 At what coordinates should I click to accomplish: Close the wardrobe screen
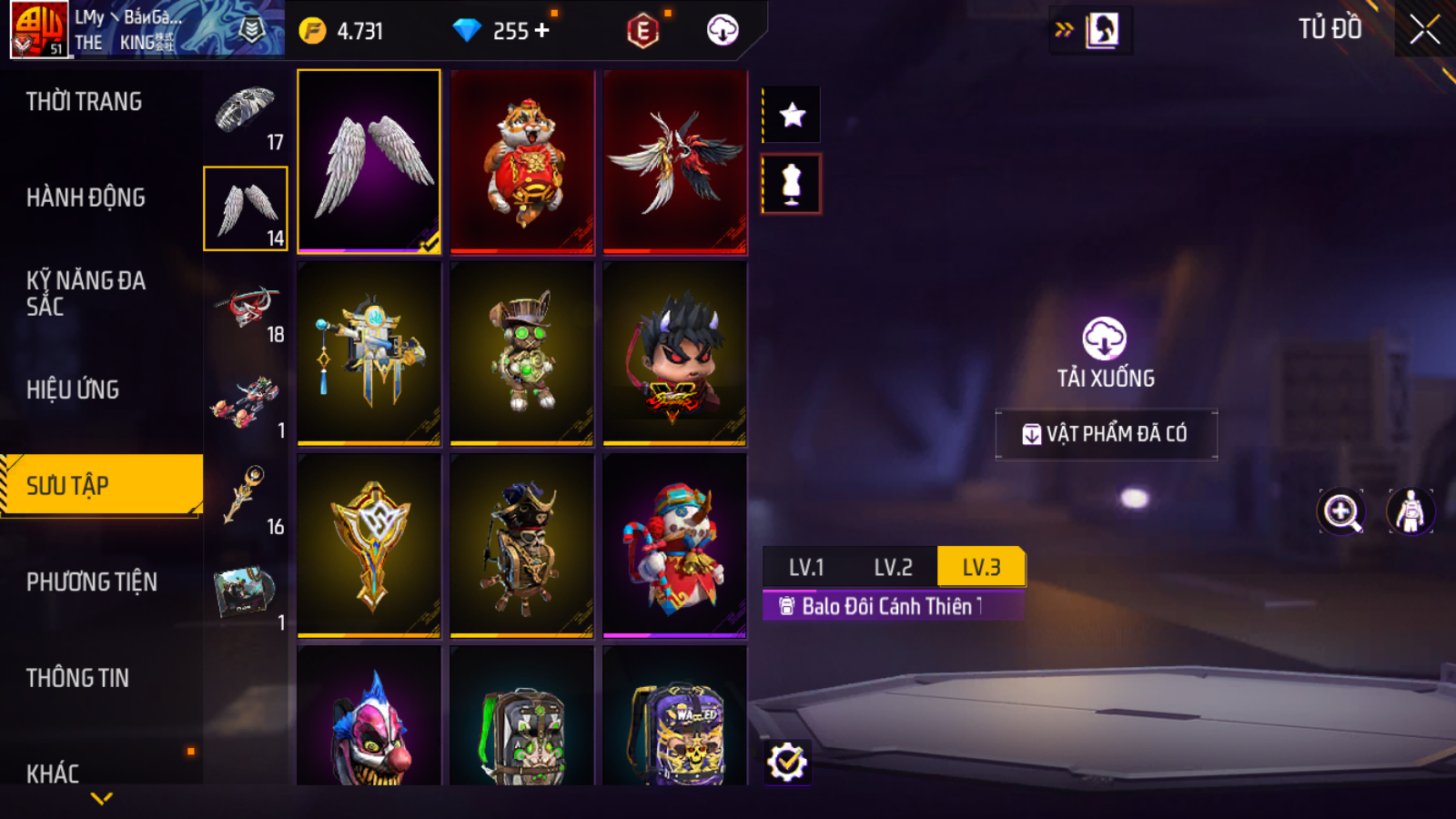(1424, 30)
